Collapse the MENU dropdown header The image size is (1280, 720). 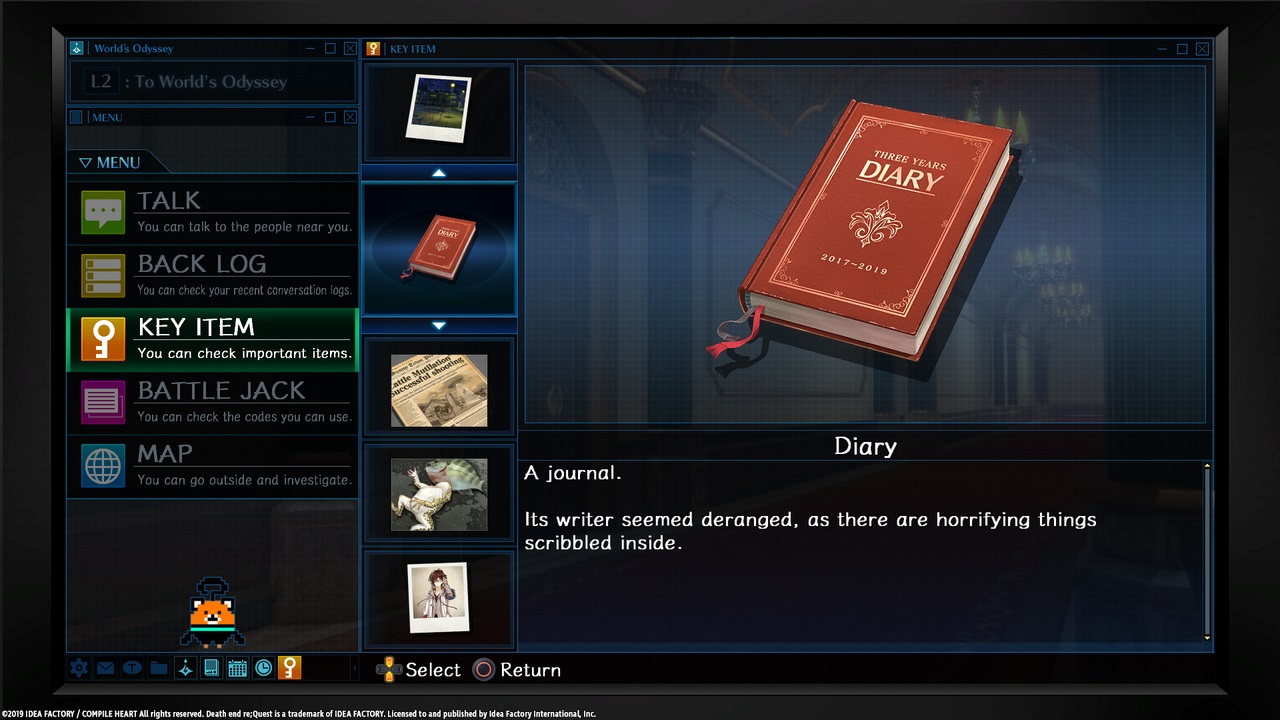pyautogui.click(x=110, y=162)
